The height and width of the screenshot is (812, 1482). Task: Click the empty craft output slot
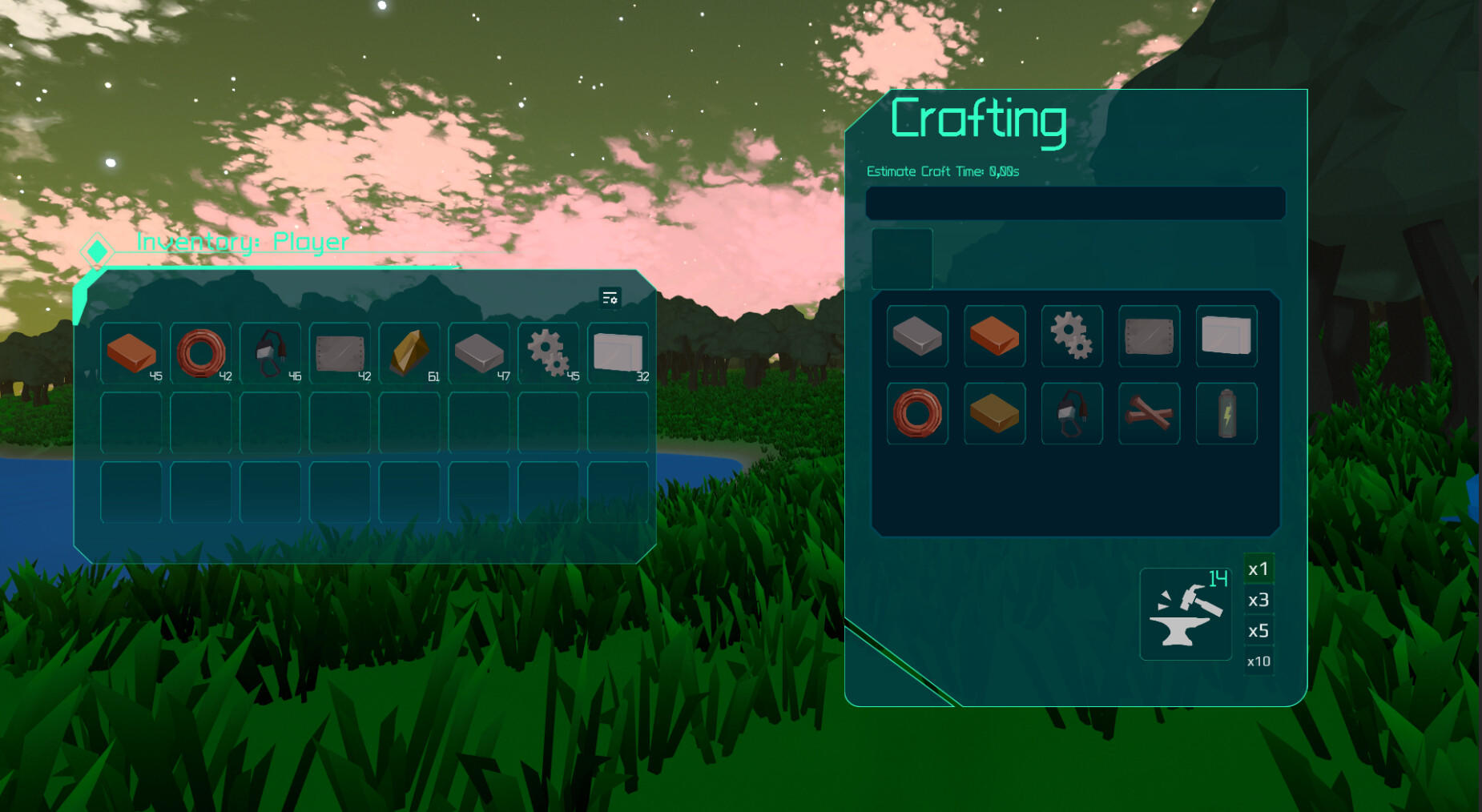pos(902,259)
